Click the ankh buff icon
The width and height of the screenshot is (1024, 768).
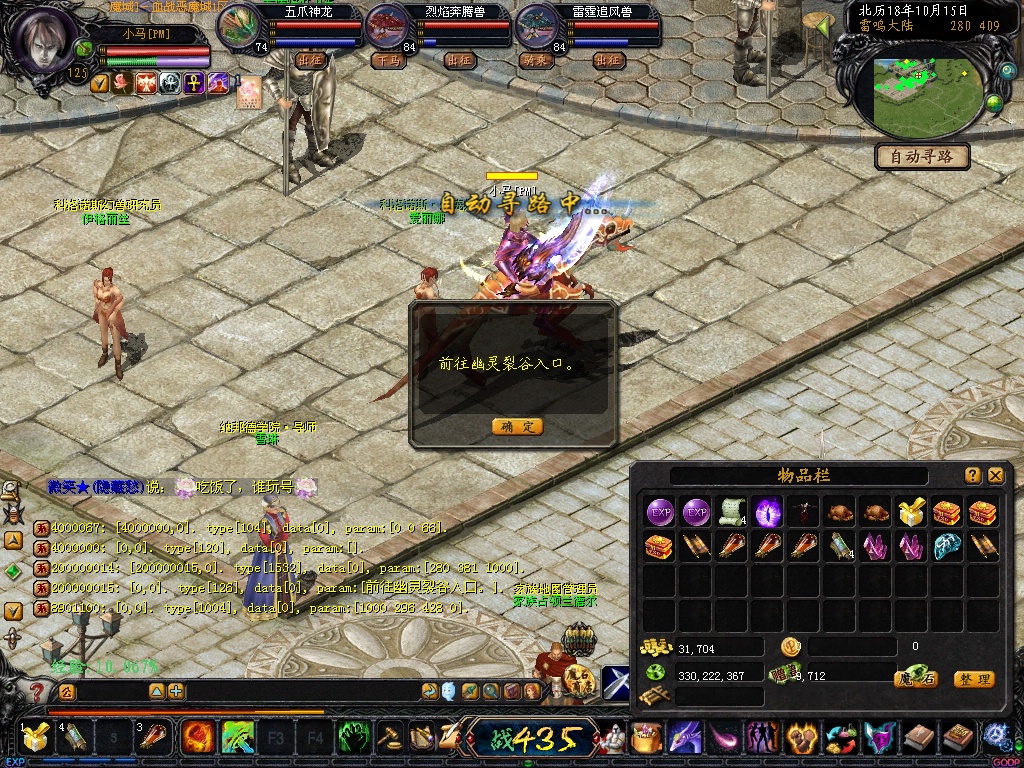click(x=194, y=83)
